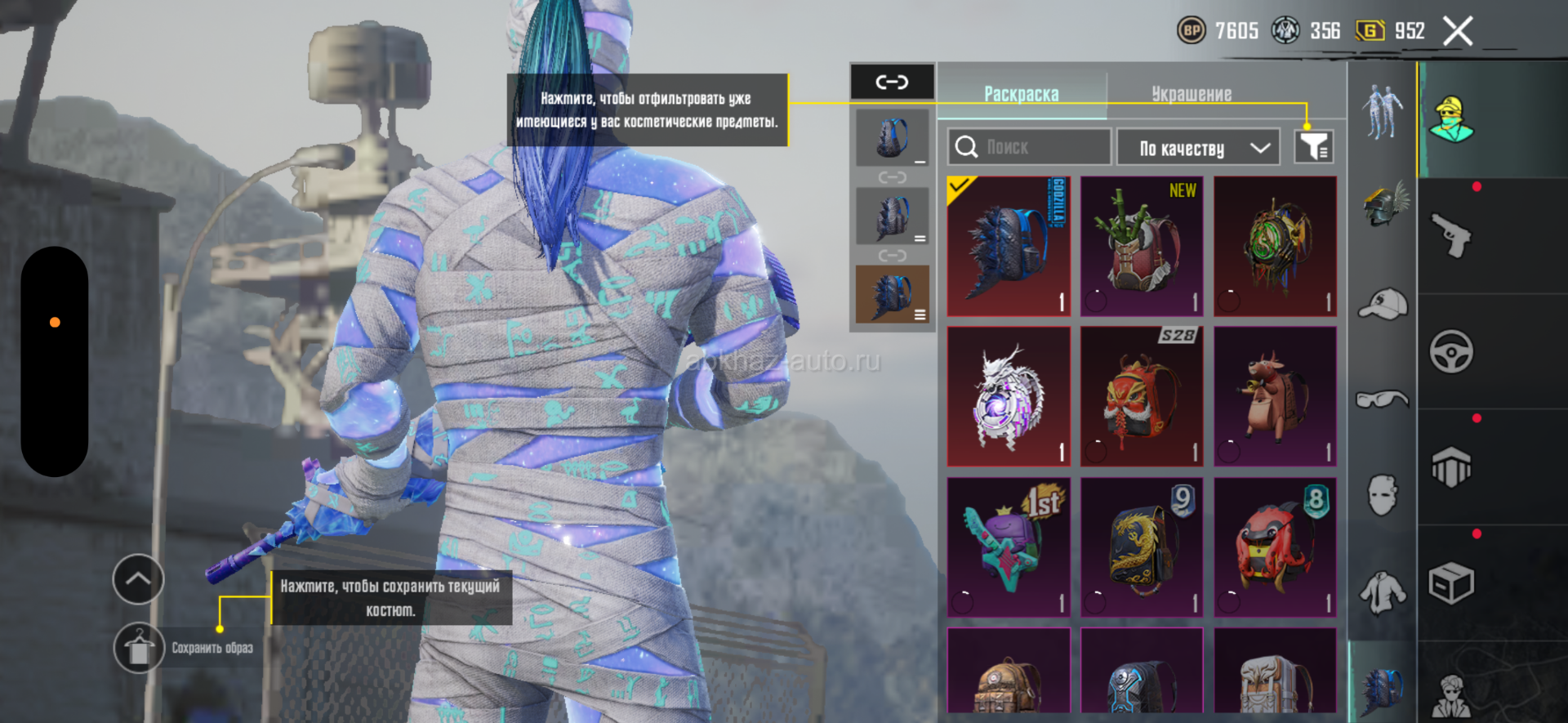Select the Раскраска tab

(1021, 94)
